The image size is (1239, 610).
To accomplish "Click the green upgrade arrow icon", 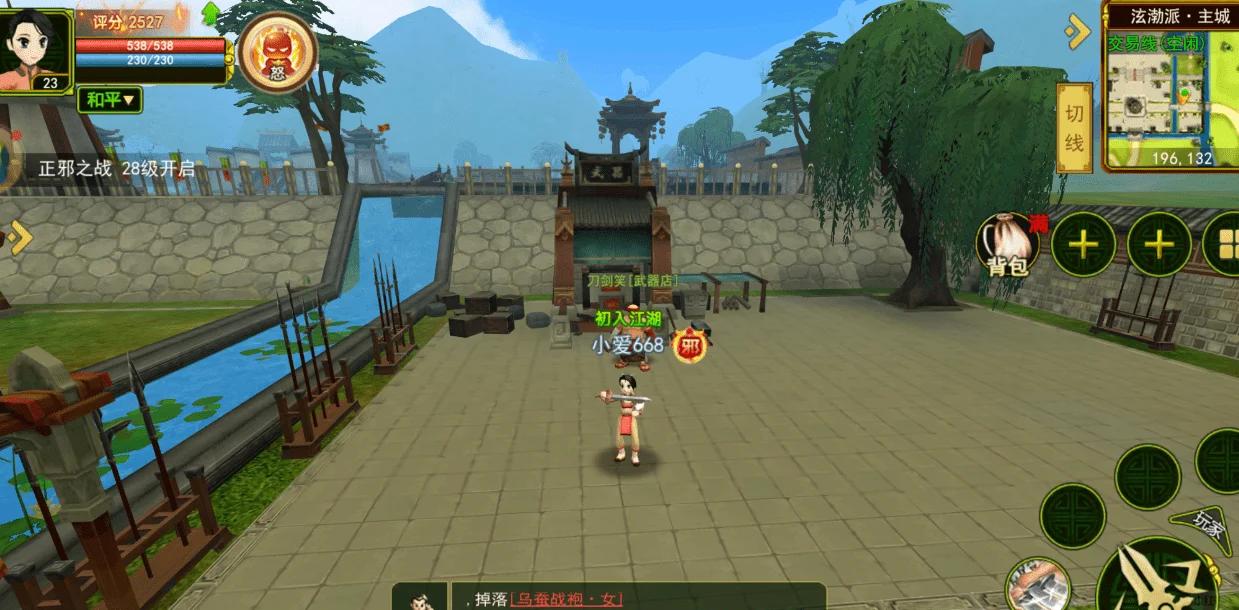I will pos(212,14).
